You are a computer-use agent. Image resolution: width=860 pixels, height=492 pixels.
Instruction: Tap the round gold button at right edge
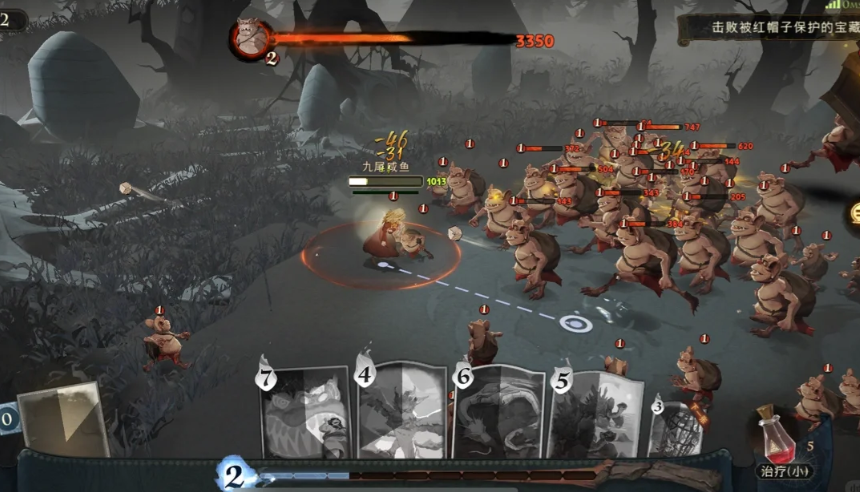(x=853, y=213)
